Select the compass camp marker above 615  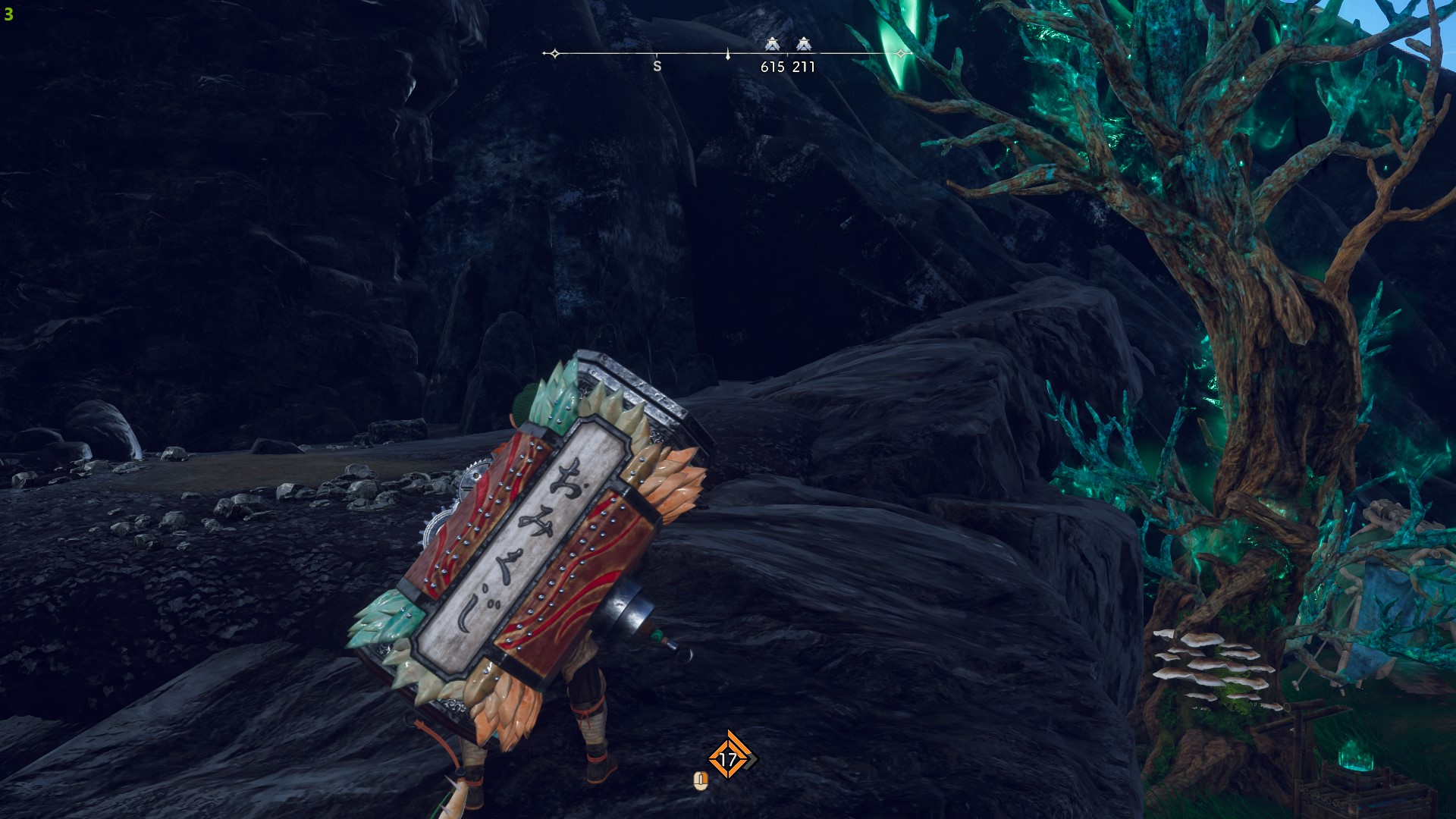[772, 44]
